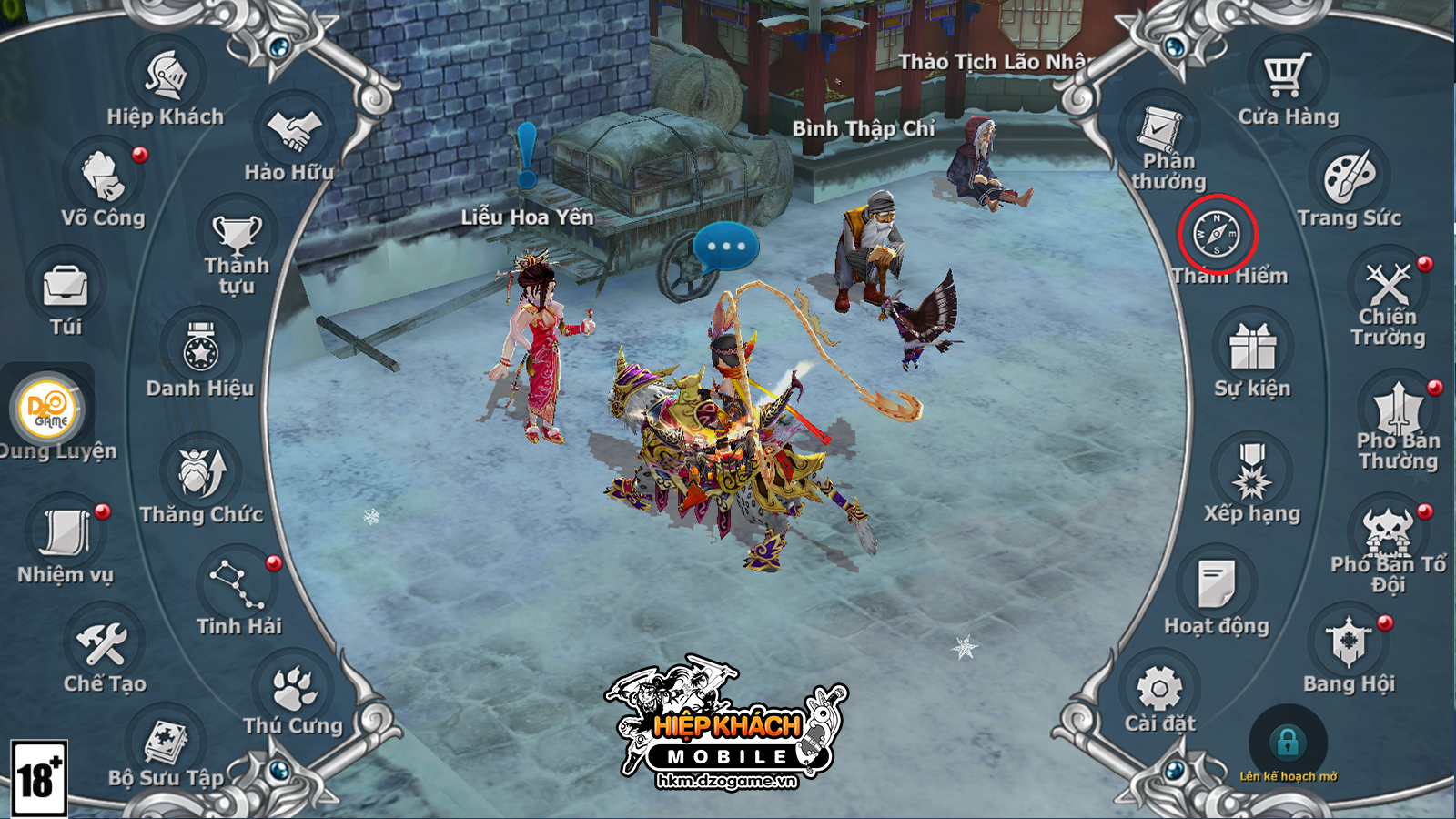Open the Tinh Hải constellation menu
This screenshot has width=1456, height=819.
pyautogui.click(x=238, y=586)
